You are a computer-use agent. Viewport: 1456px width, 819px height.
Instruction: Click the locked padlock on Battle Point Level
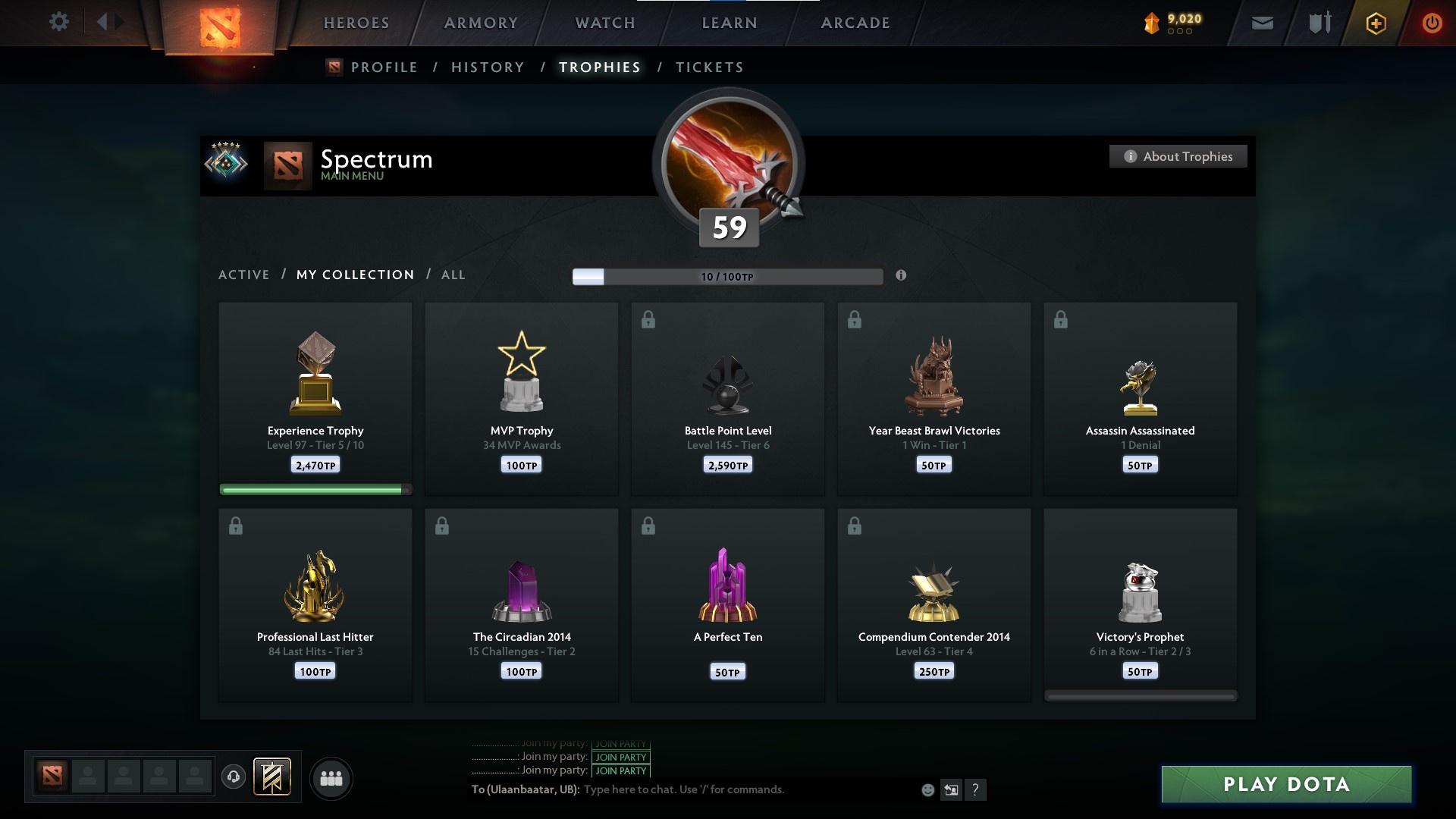[648, 320]
